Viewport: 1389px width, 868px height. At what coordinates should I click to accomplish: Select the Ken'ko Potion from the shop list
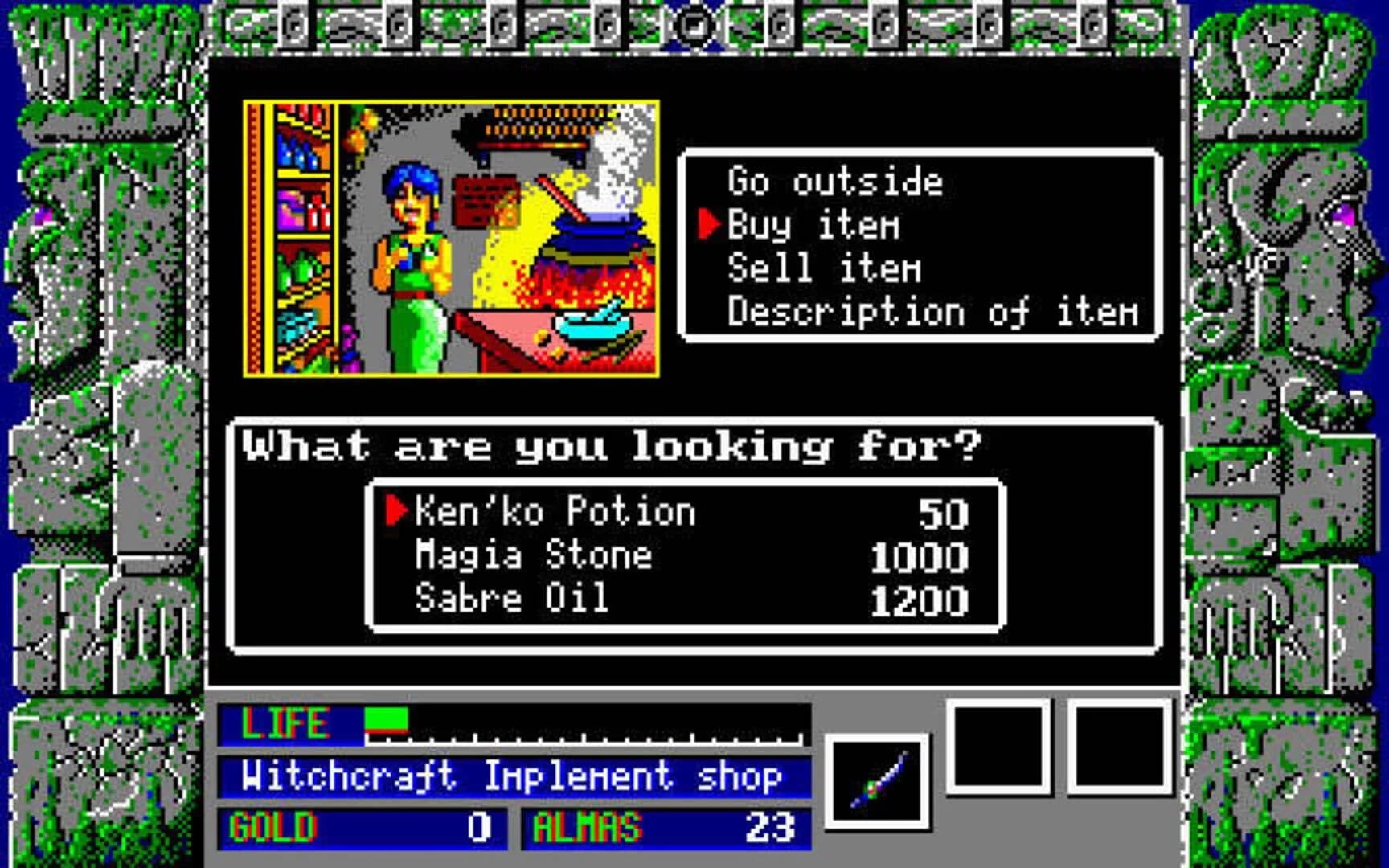555,512
